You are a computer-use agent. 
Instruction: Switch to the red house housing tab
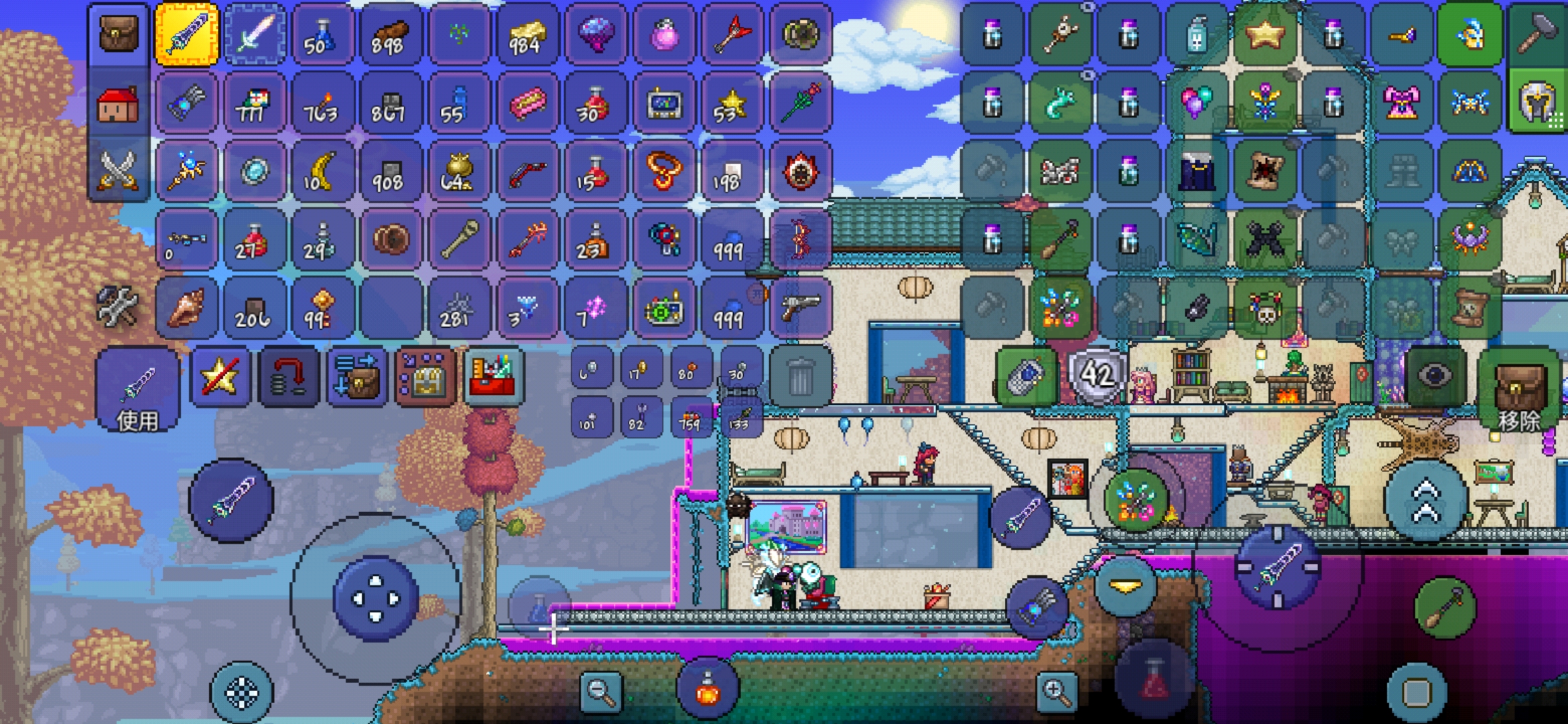[119, 104]
